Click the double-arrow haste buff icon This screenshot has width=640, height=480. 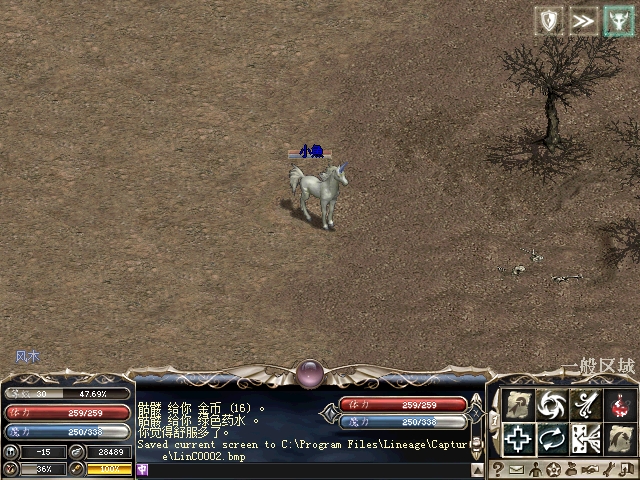click(x=583, y=21)
